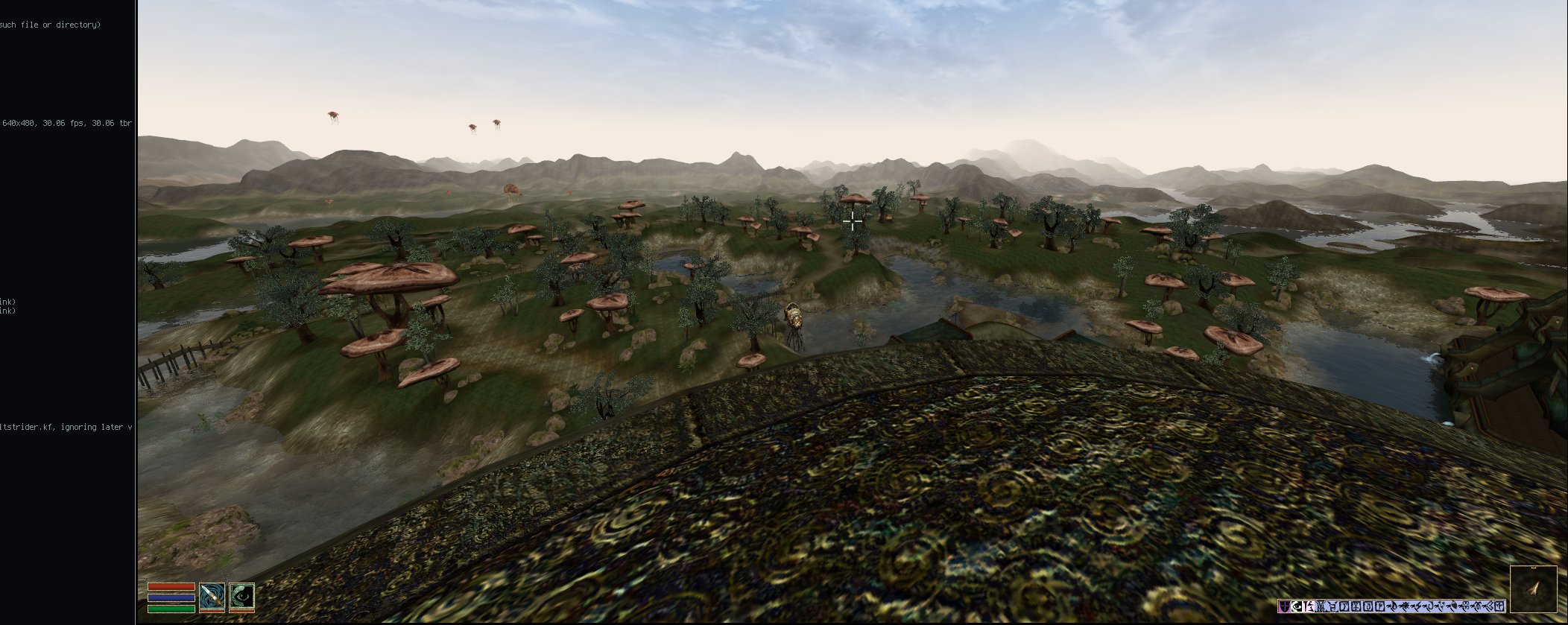Click the red health bar
Screen dimensions: 1568x625
tap(170, 587)
